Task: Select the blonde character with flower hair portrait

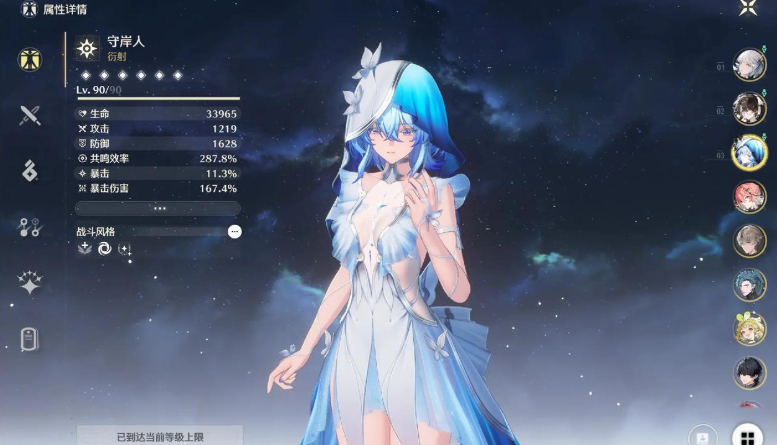Action: (749, 329)
